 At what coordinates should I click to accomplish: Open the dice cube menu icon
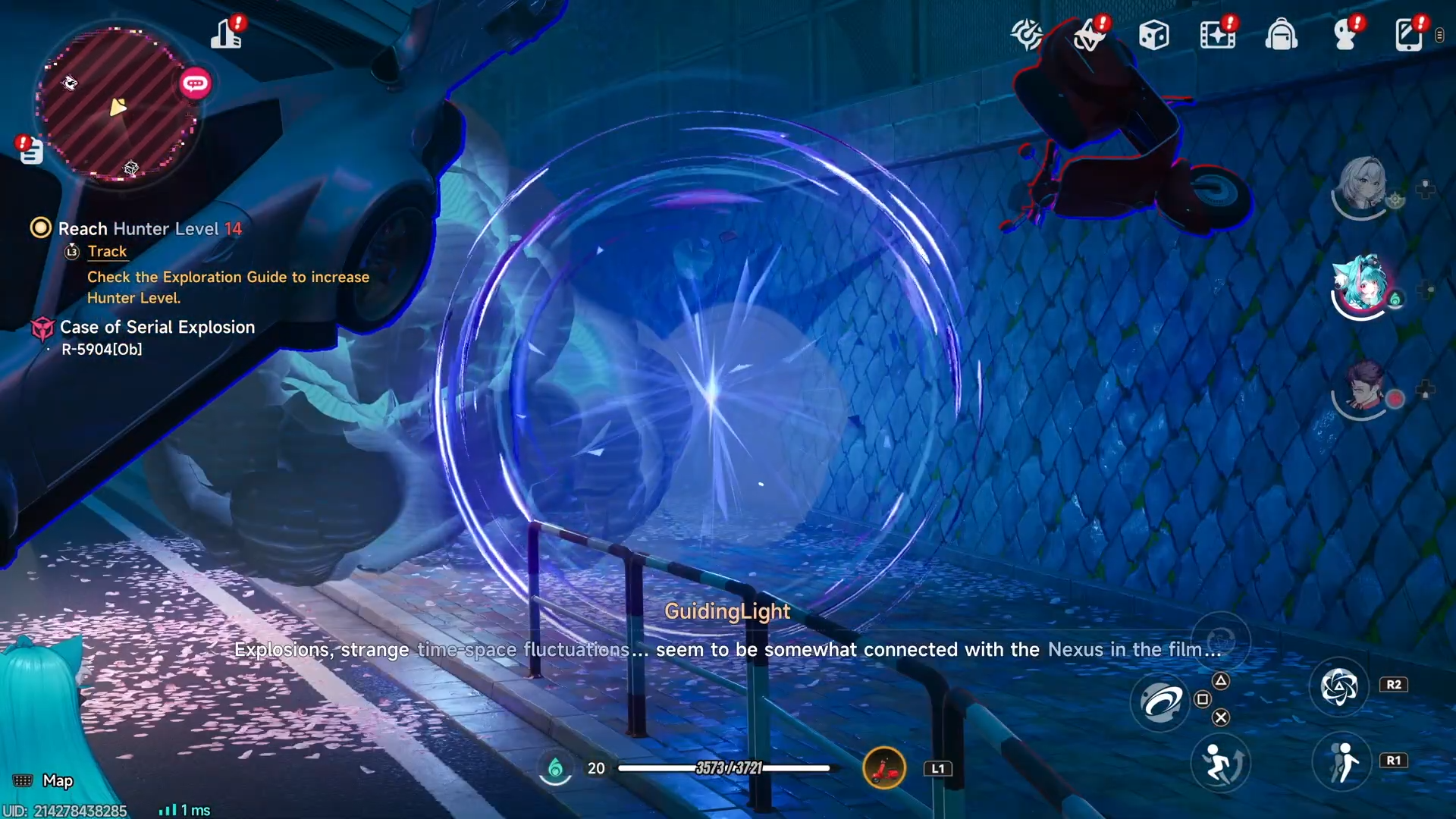1153,35
